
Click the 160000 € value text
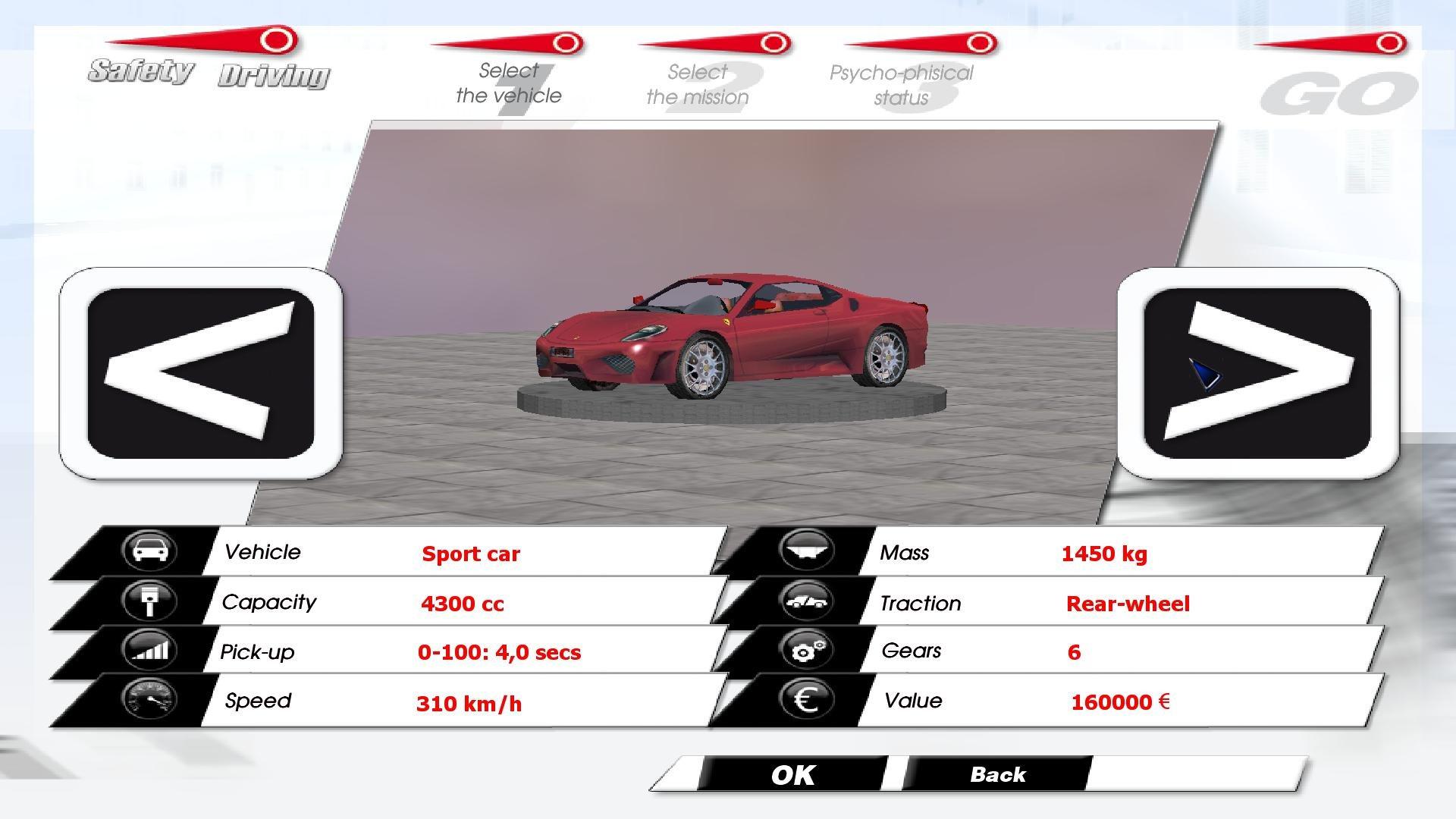pos(1120,702)
